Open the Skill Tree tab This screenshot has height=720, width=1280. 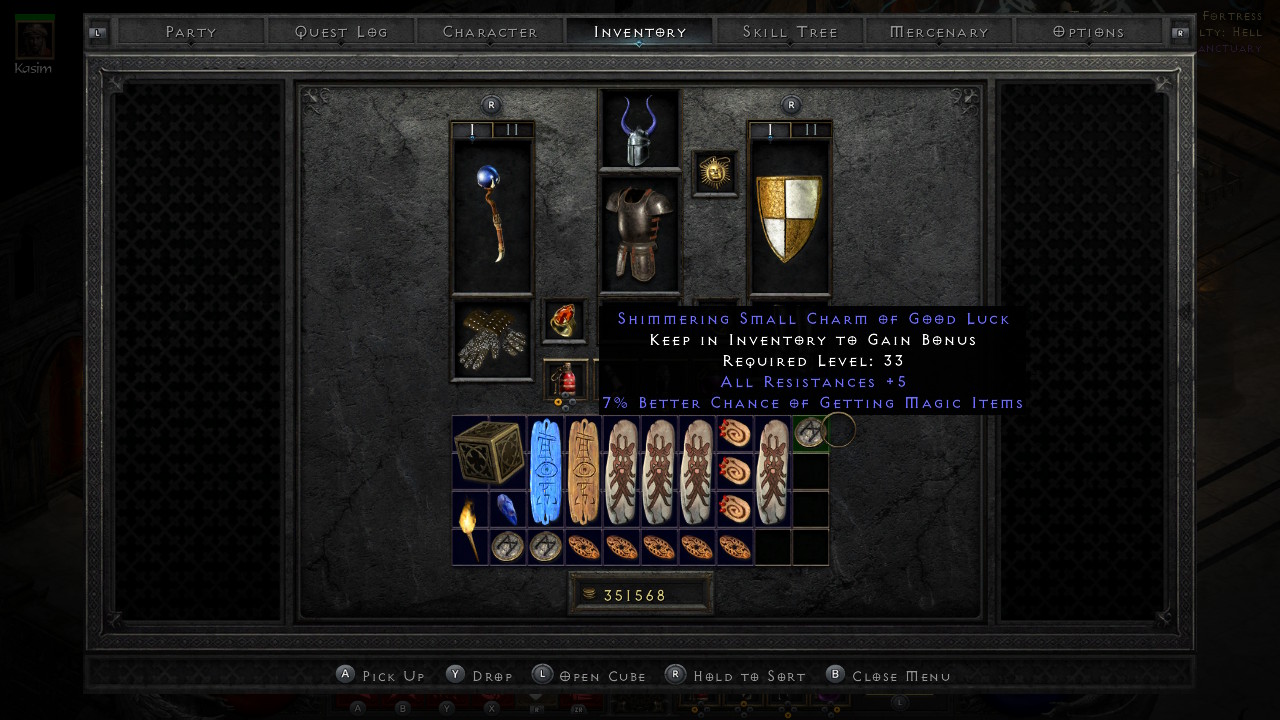pyautogui.click(x=790, y=32)
